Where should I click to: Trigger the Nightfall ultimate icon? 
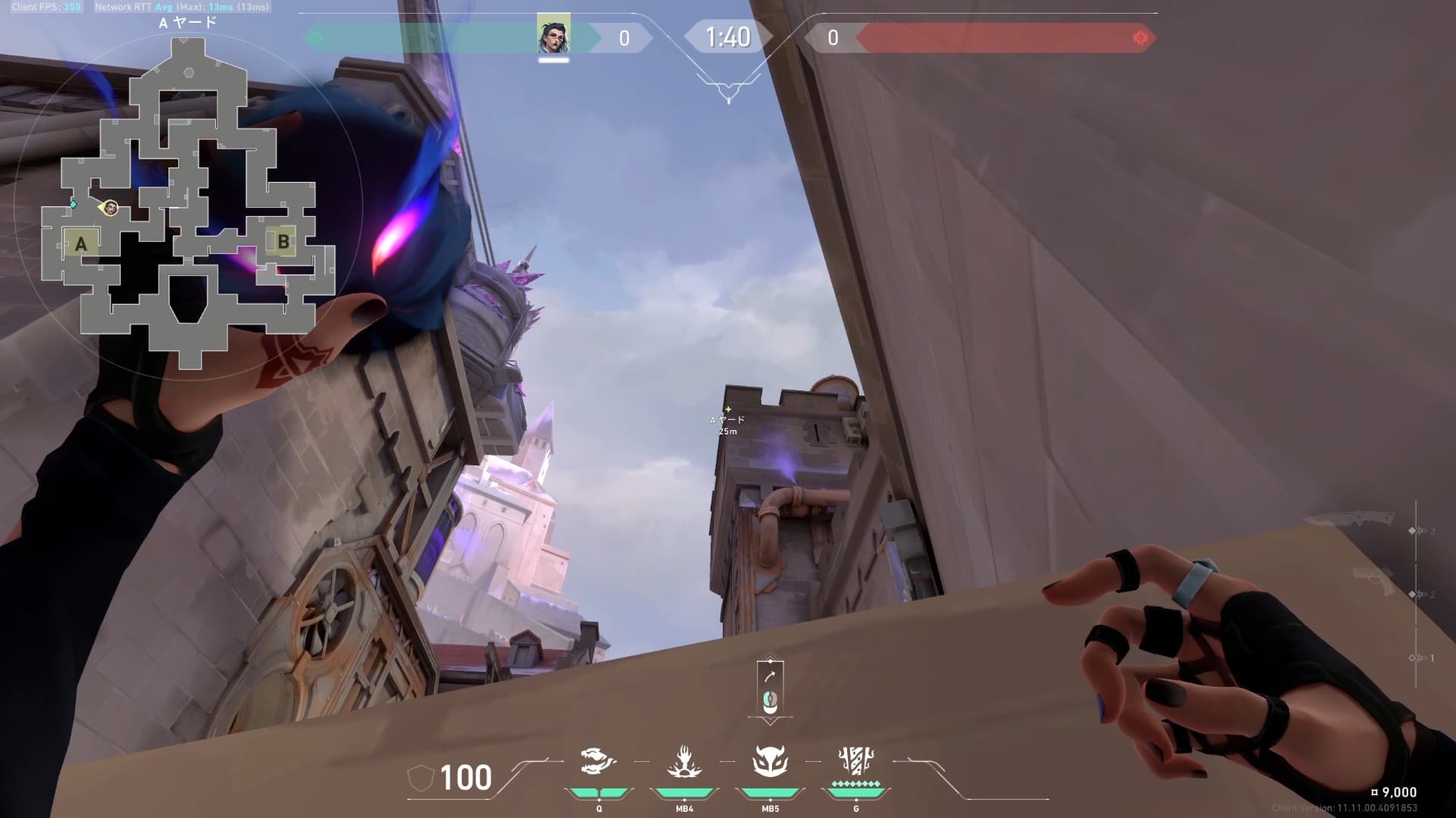[856, 760]
